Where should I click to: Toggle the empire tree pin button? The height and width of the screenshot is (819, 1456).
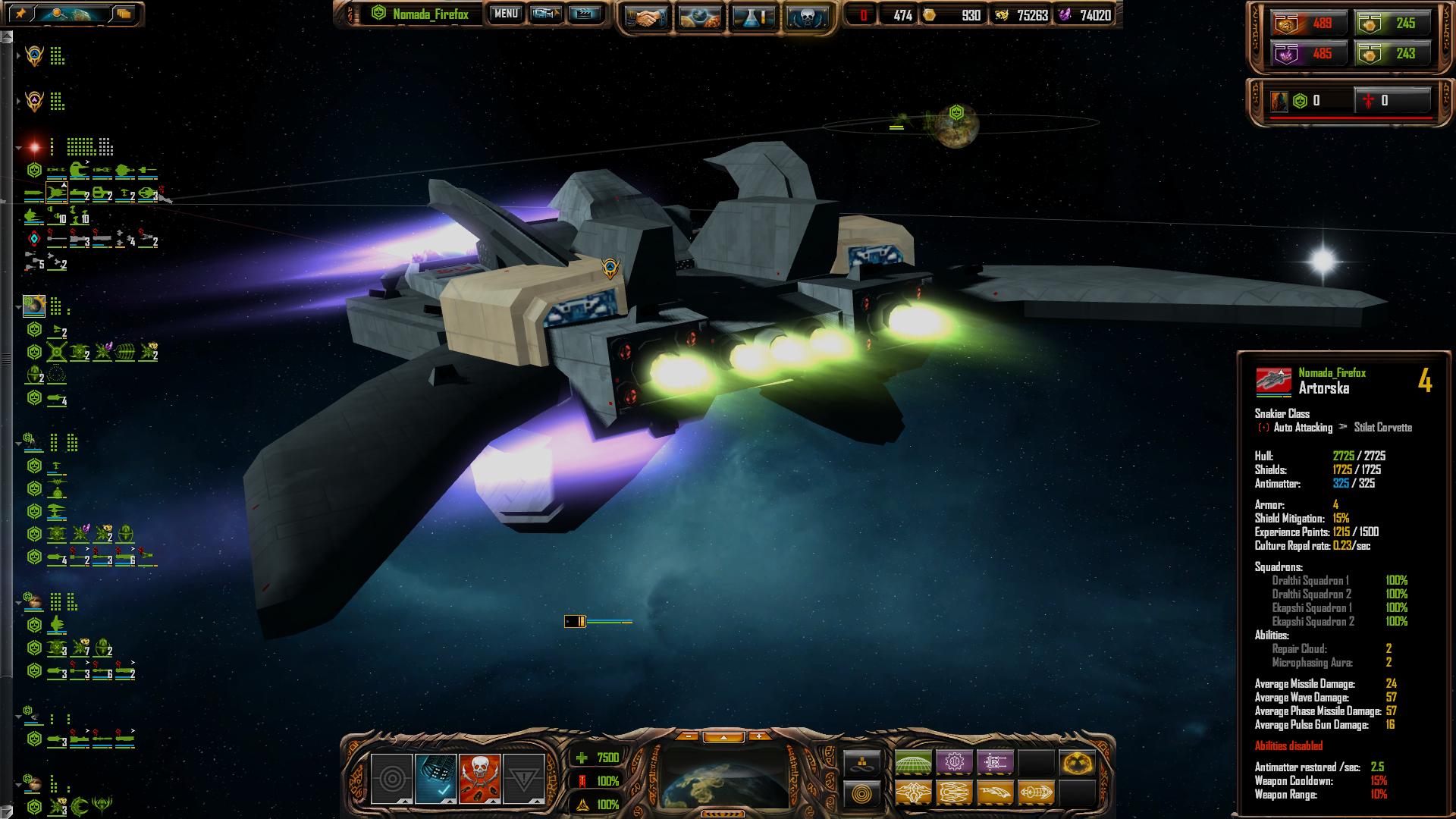click(20, 14)
